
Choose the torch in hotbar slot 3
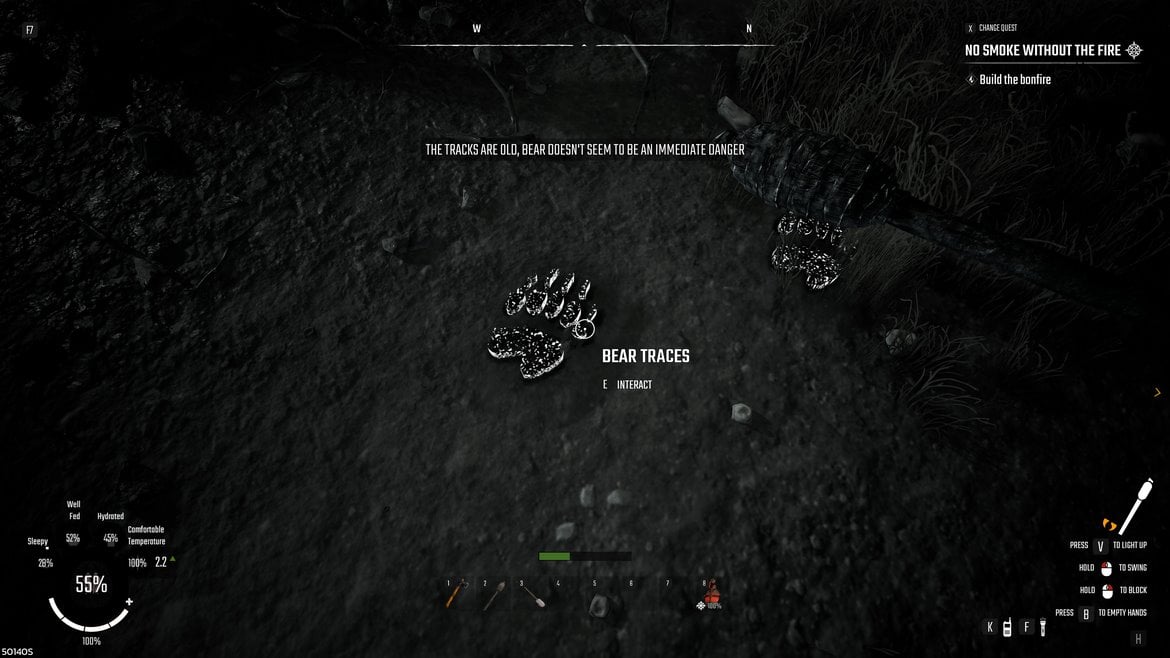(532, 596)
